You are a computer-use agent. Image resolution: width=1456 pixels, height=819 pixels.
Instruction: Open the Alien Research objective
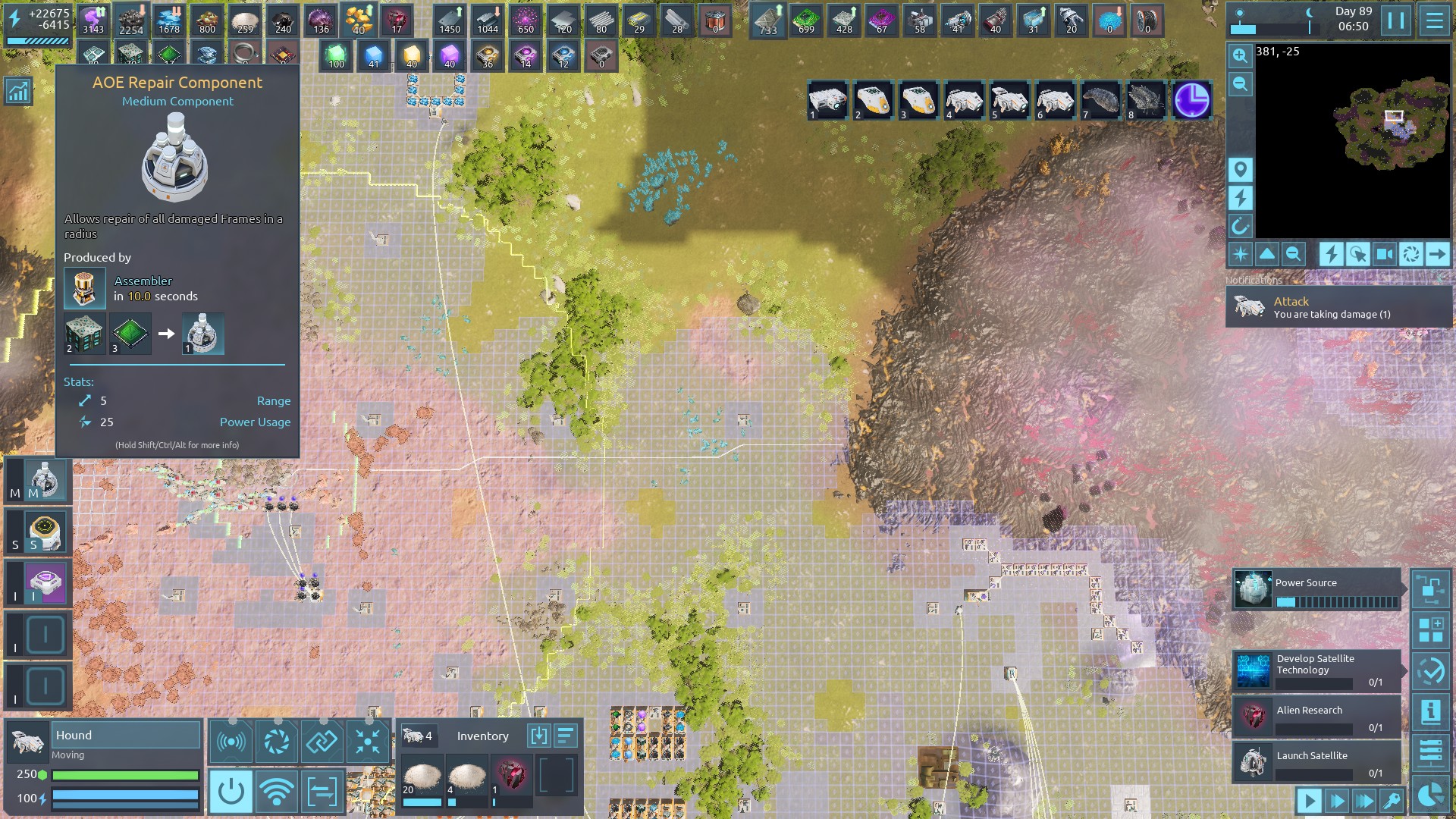click(1317, 717)
